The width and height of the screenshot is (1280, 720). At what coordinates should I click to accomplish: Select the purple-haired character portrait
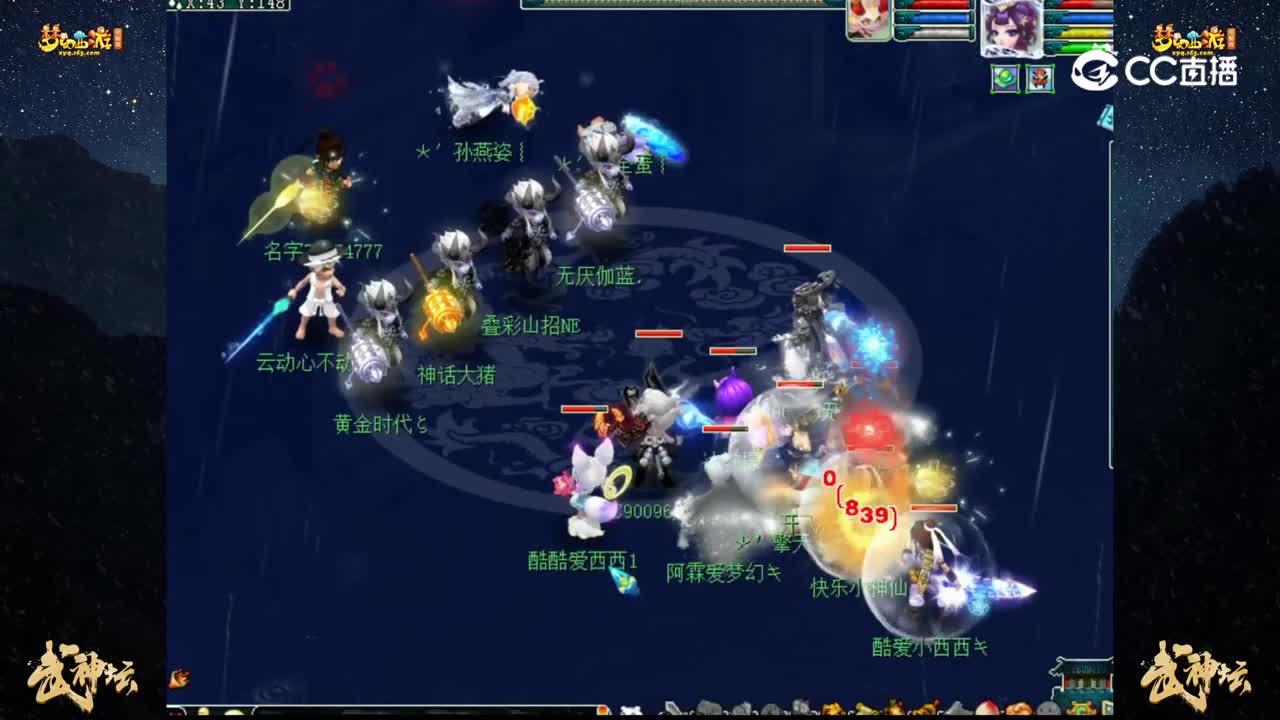point(1010,25)
